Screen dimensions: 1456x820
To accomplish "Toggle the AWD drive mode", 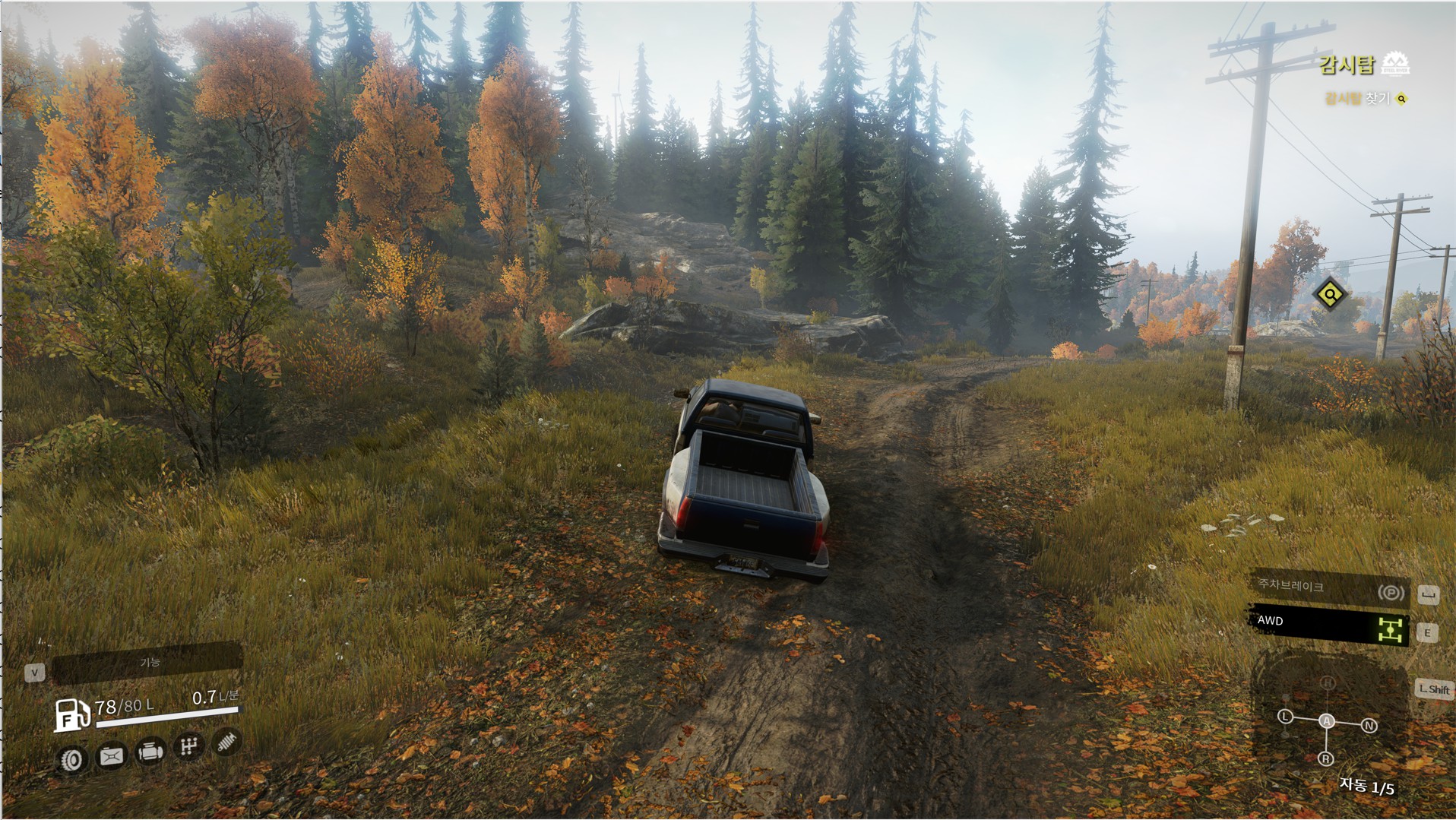I will 1329,625.
